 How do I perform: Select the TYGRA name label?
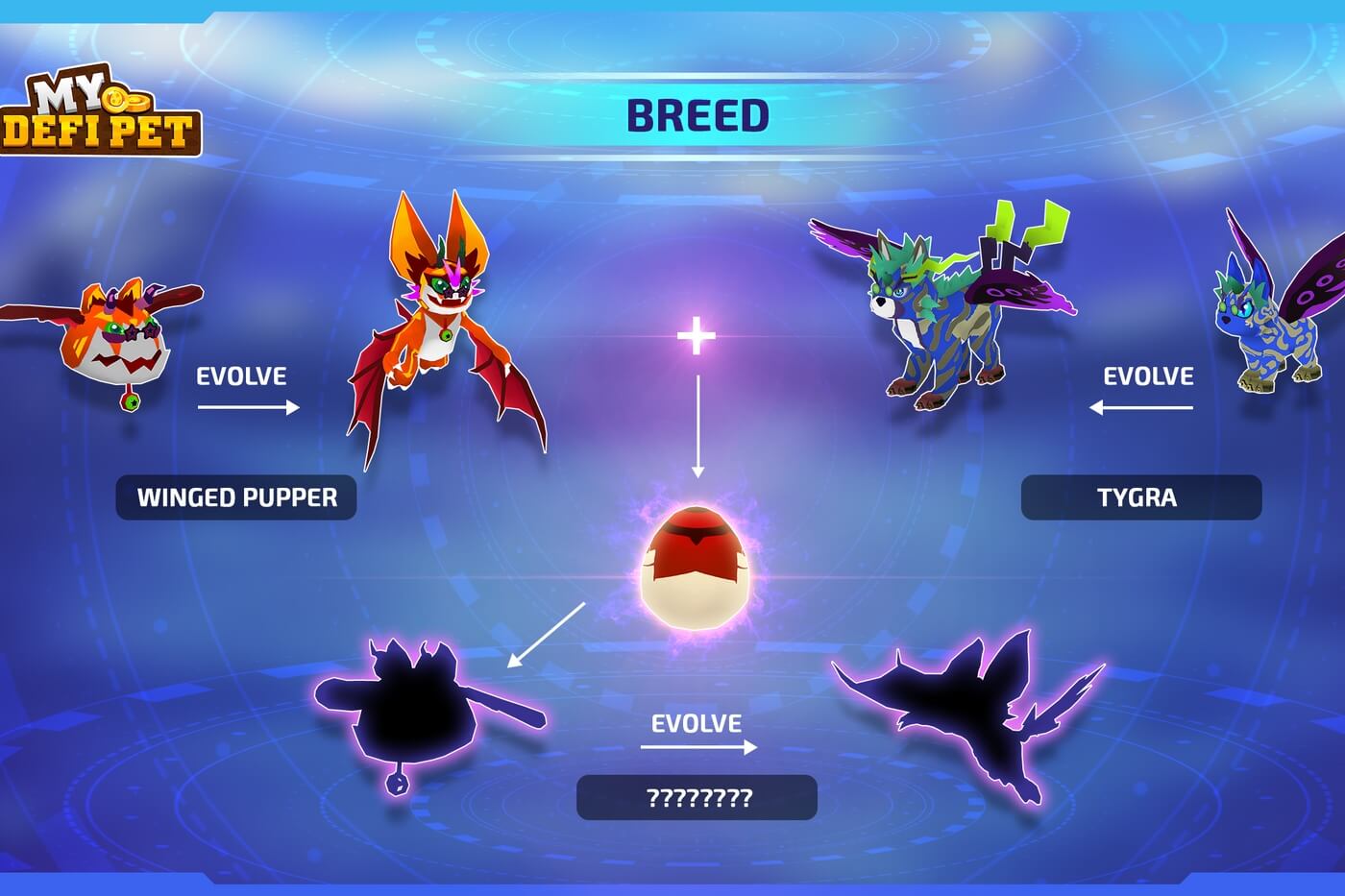[x=1140, y=497]
